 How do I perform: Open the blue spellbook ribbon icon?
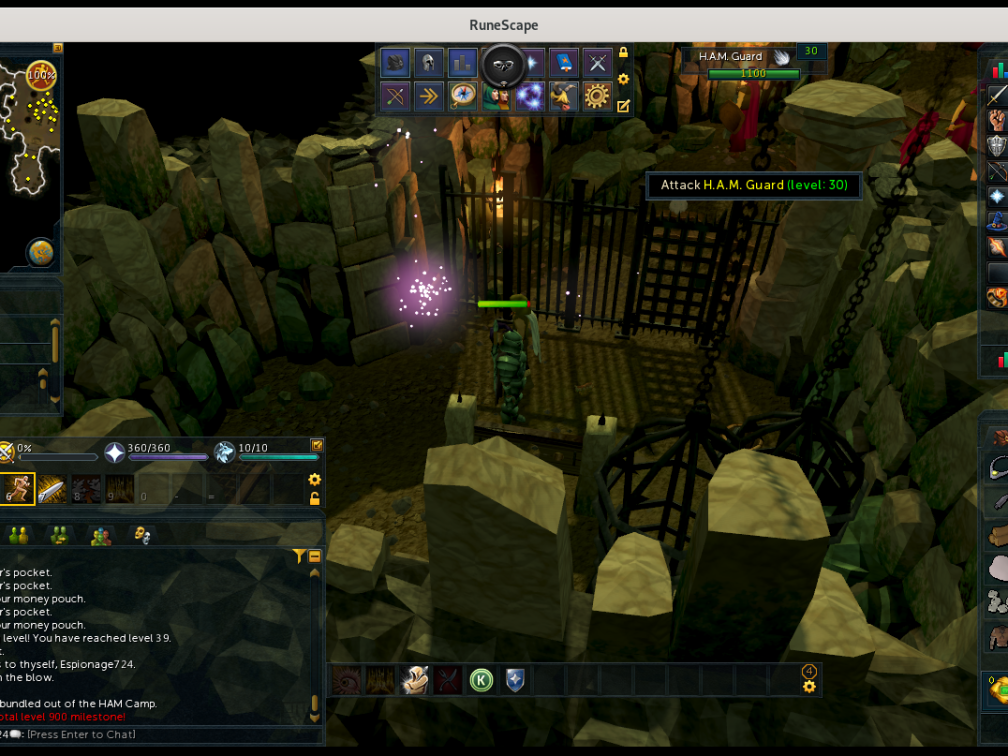pos(564,62)
